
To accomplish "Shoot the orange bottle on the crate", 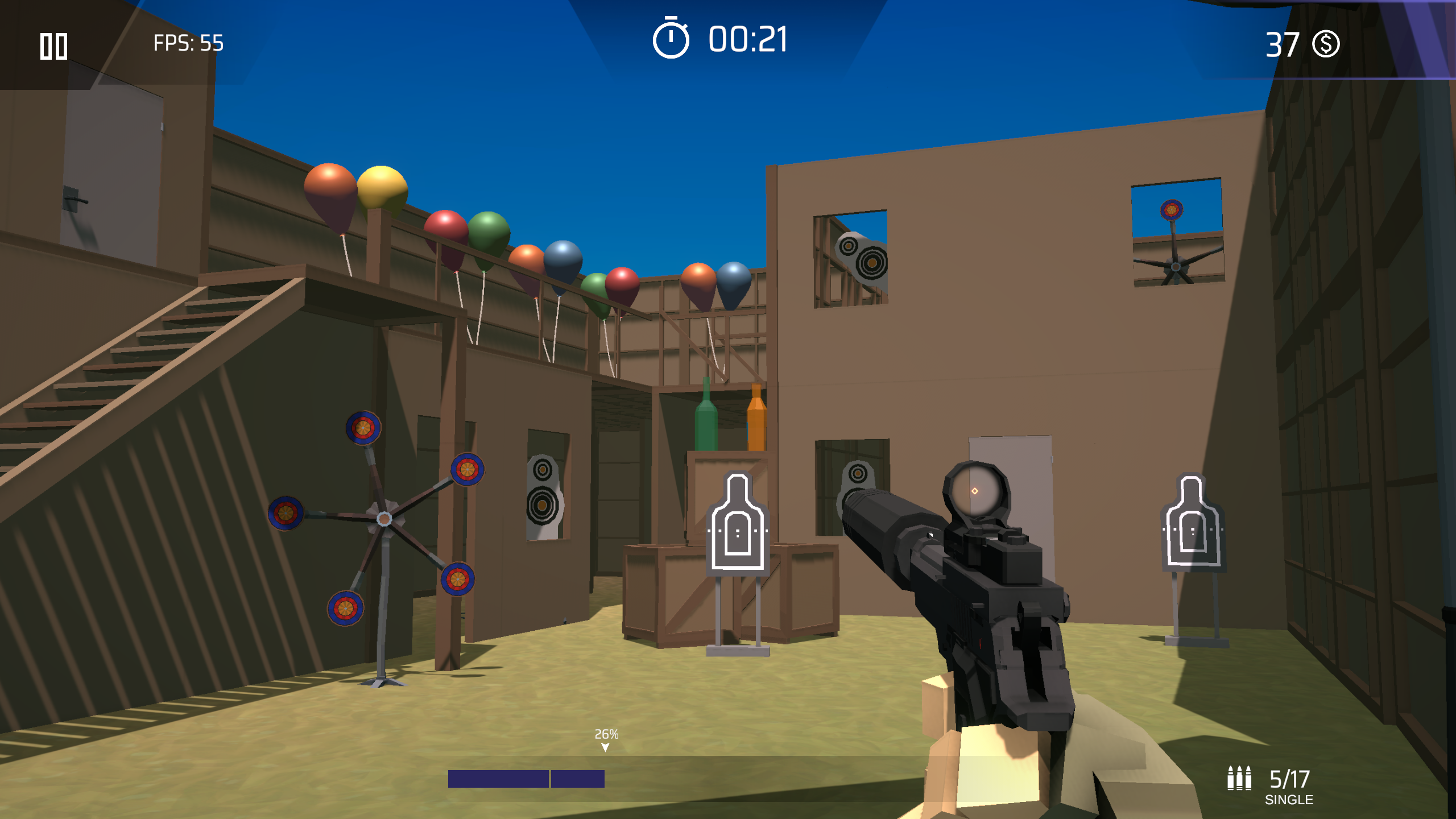I will point(758,427).
